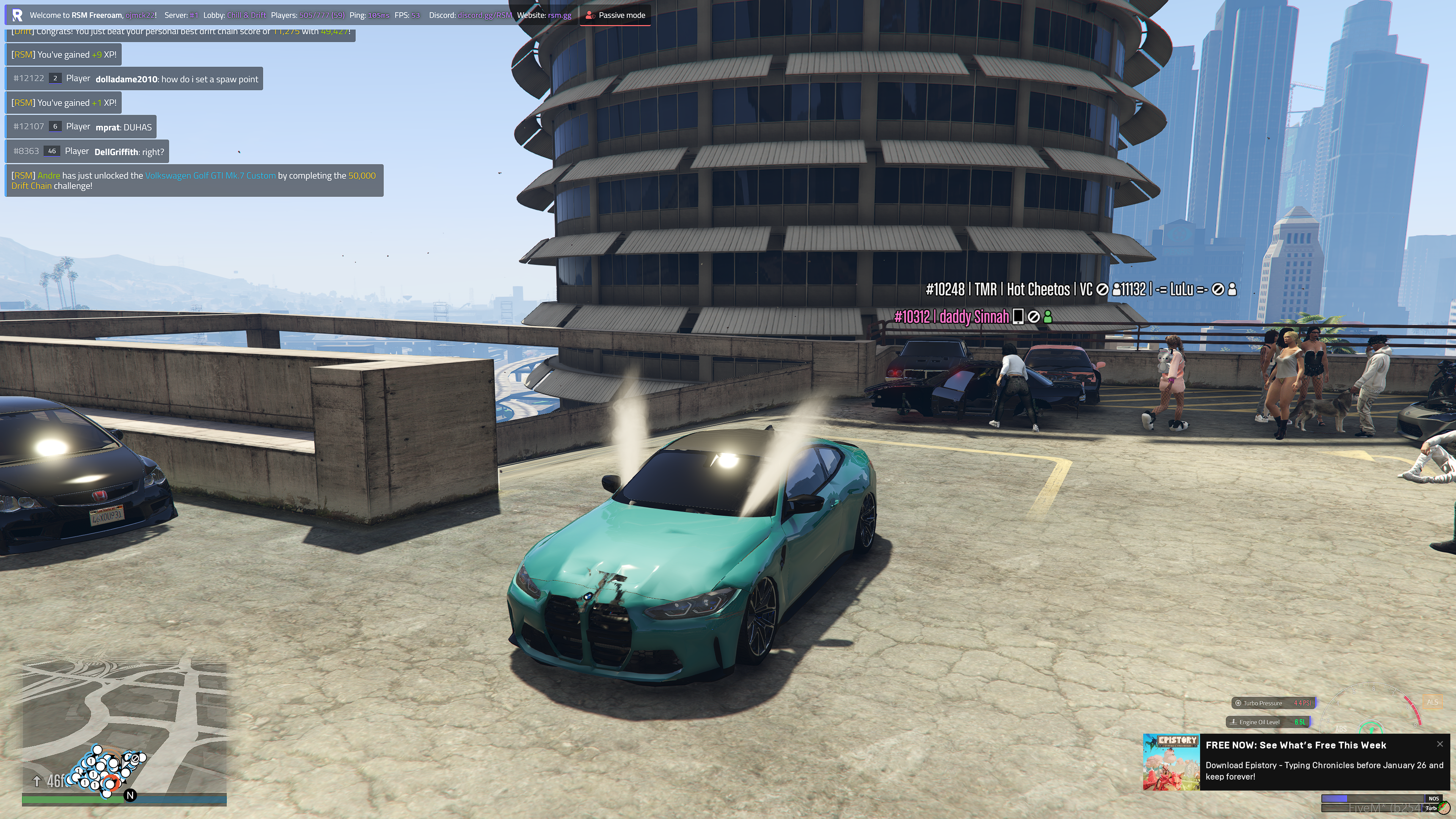Open the Epistory game thumbnail
The width and height of the screenshot is (1456, 819).
click(x=1171, y=761)
